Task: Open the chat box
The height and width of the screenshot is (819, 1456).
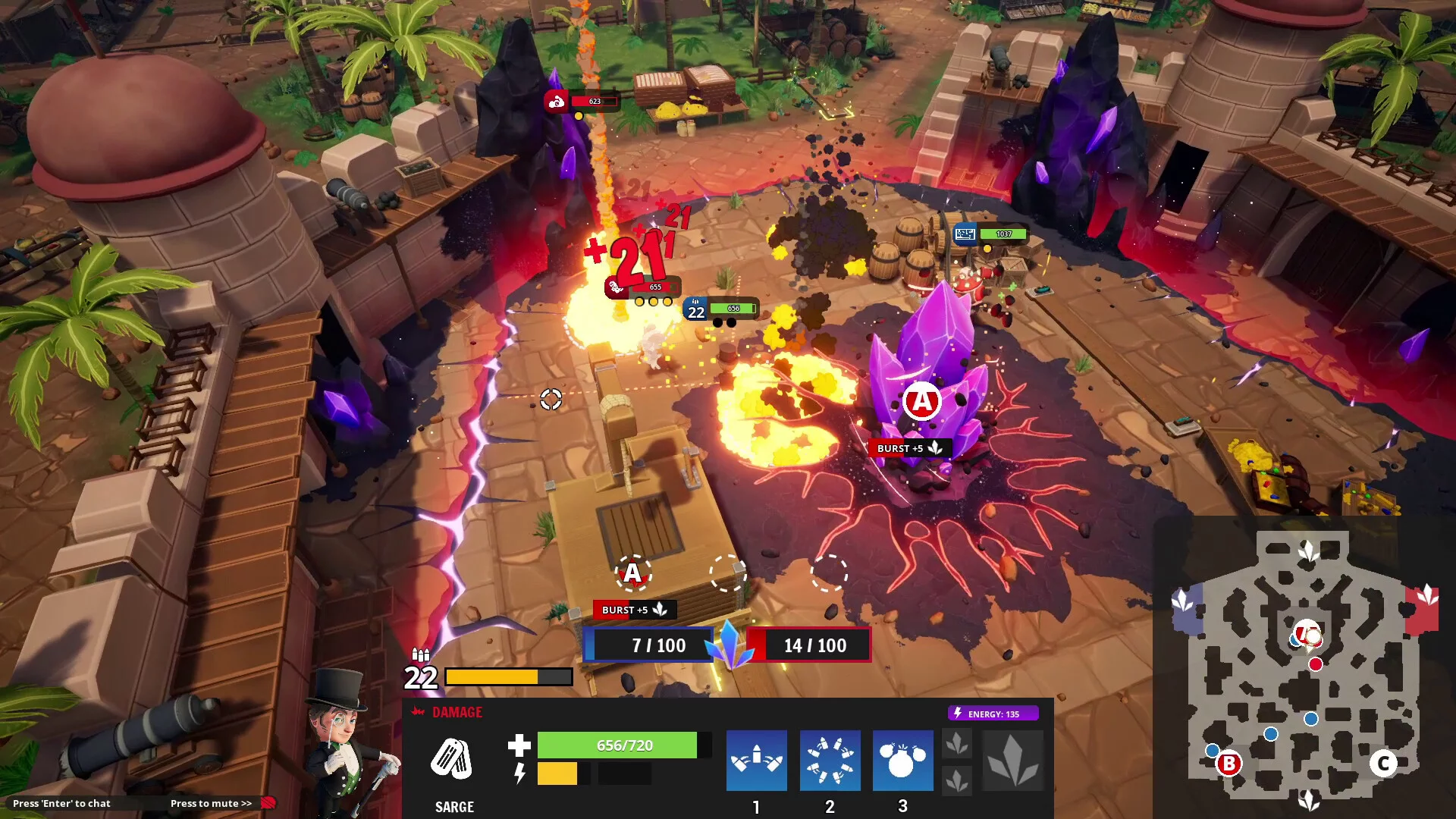Action: [61, 803]
